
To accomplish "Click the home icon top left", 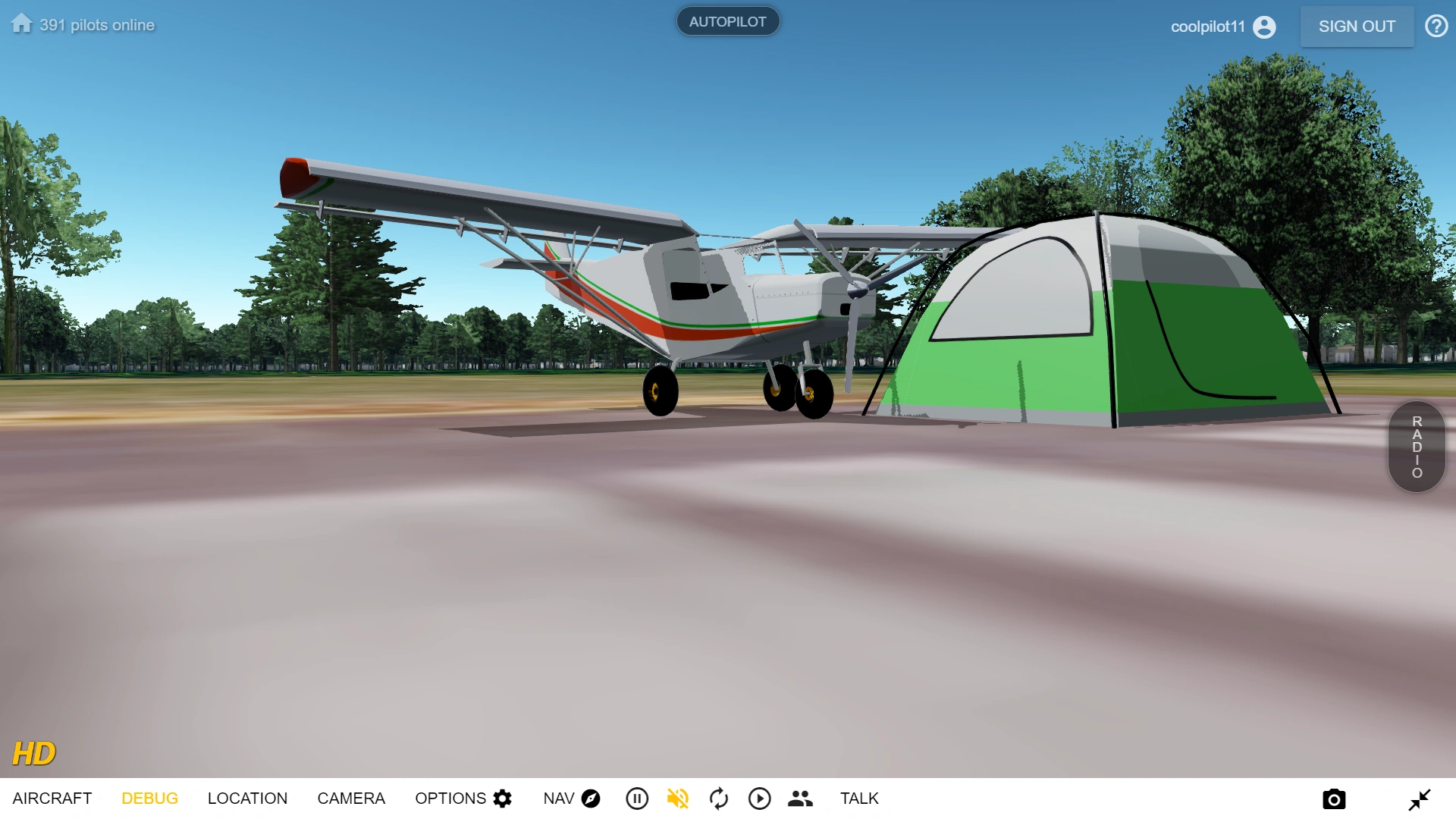I will 20,23.
